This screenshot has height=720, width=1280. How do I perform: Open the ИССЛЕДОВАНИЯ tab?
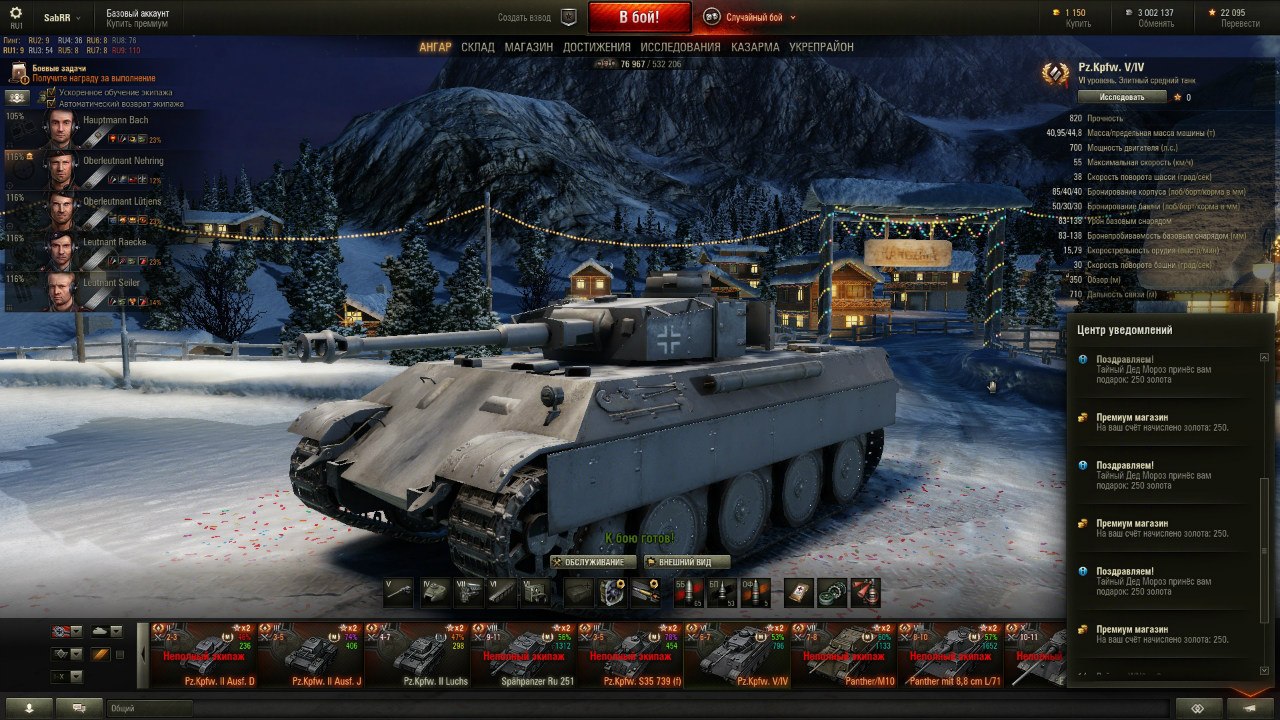tap(680, 47)
